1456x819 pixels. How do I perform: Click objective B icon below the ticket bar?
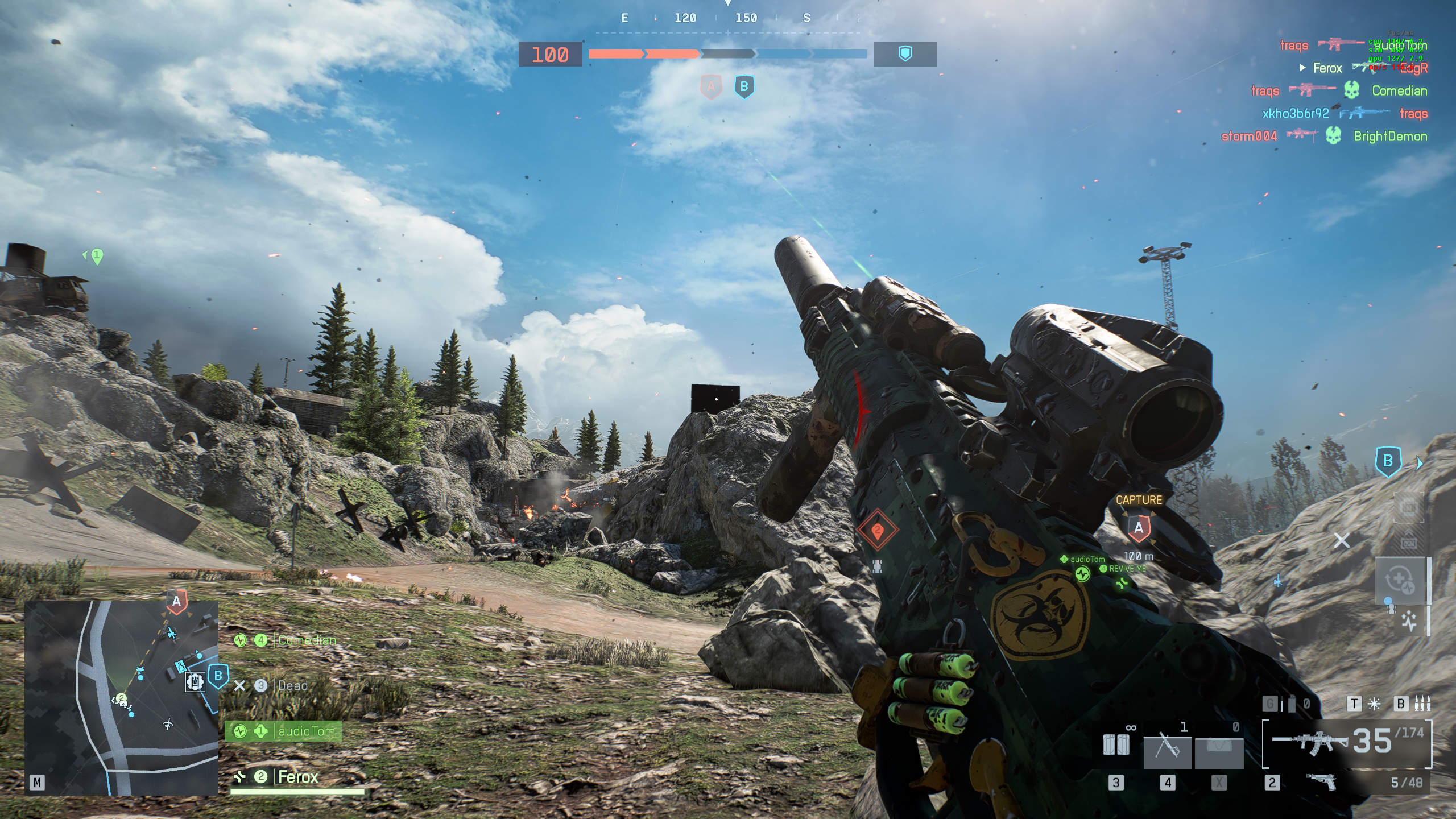[744, 87]
